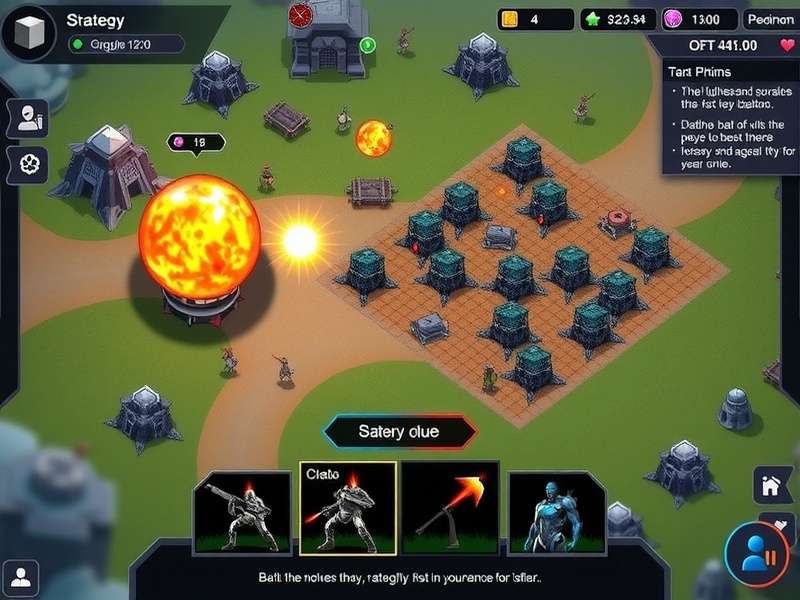Click the "Satery olue" banner button
Viewport: 800px width, 600px height.
[x=400, y=433]
